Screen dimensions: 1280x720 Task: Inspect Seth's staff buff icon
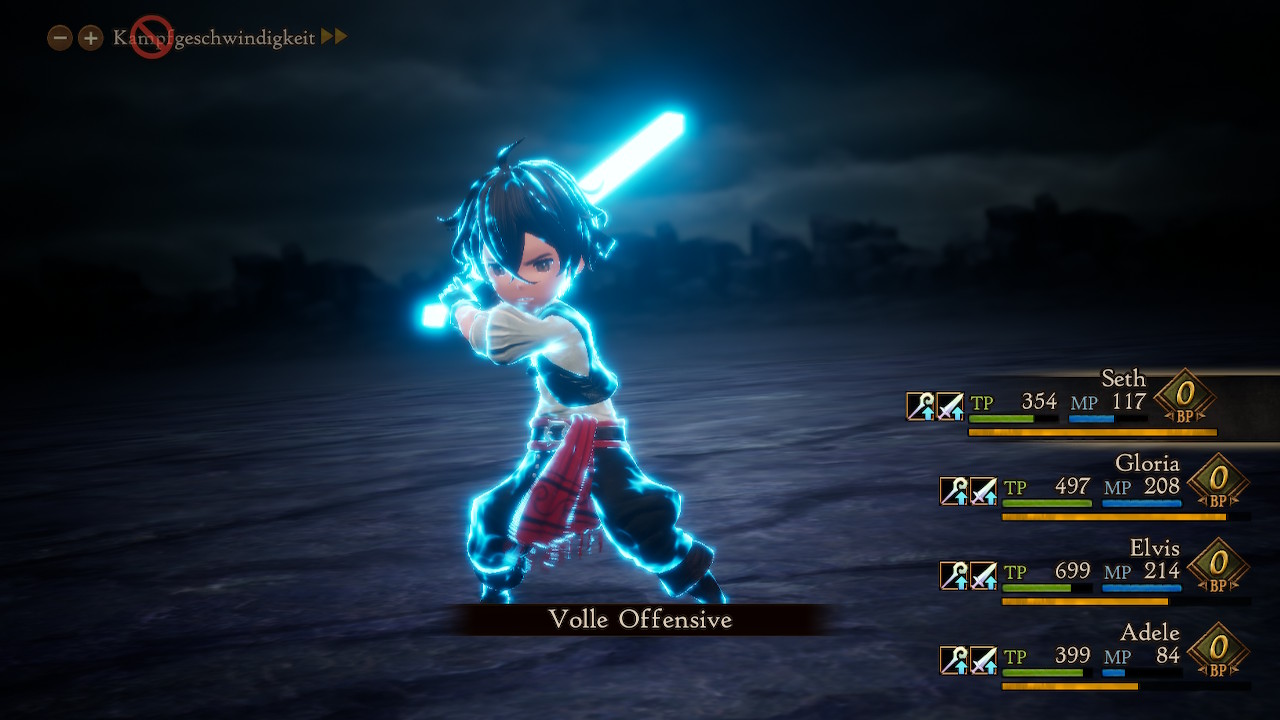(920, 406)
